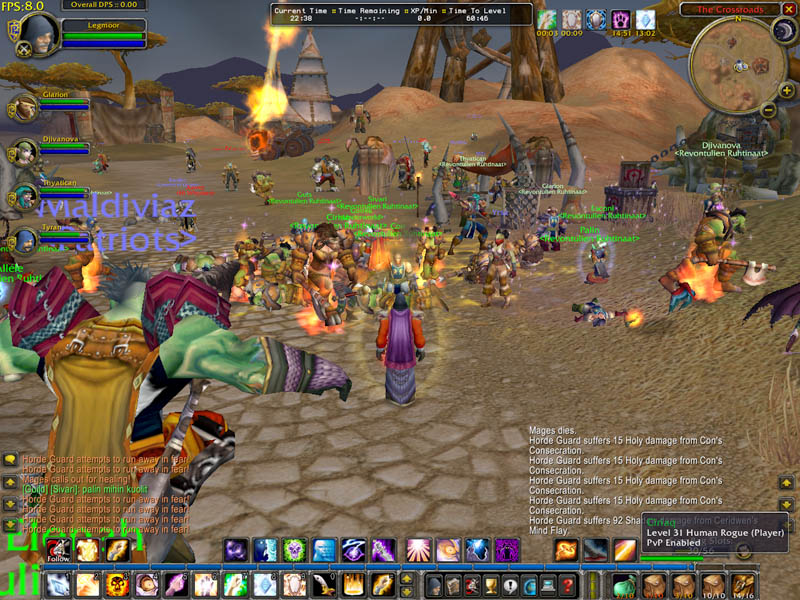Close the minimap with the X button
The height and width of the screenshot is (600, 800).
(790, 9)
